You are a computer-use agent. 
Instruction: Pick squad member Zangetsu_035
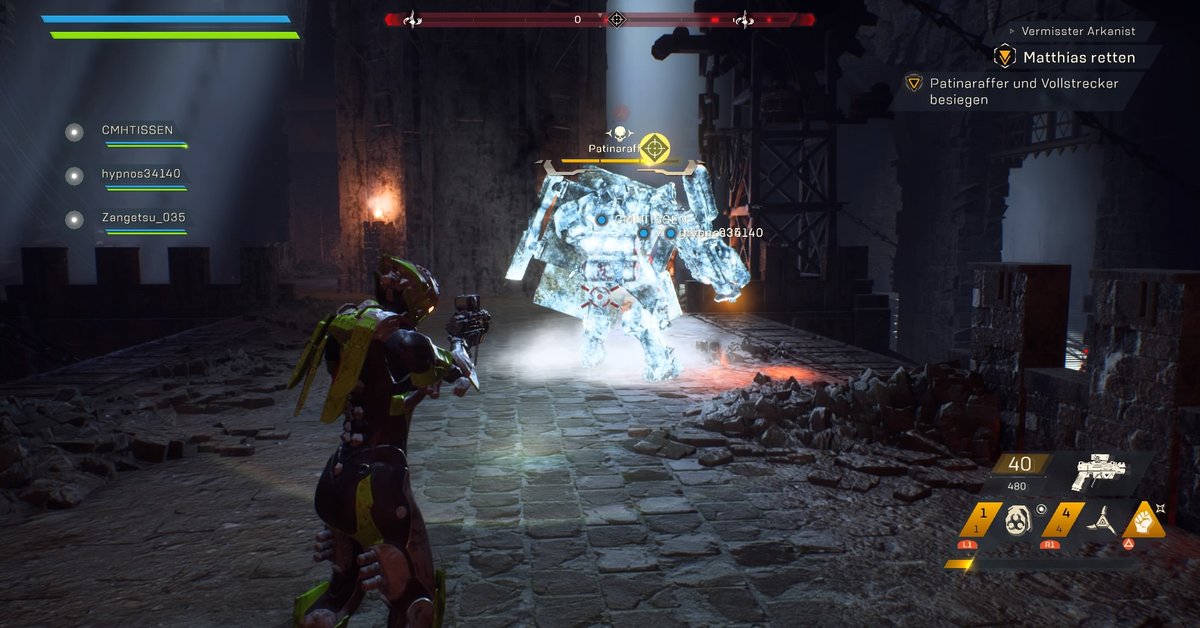[x=143, y=218]
